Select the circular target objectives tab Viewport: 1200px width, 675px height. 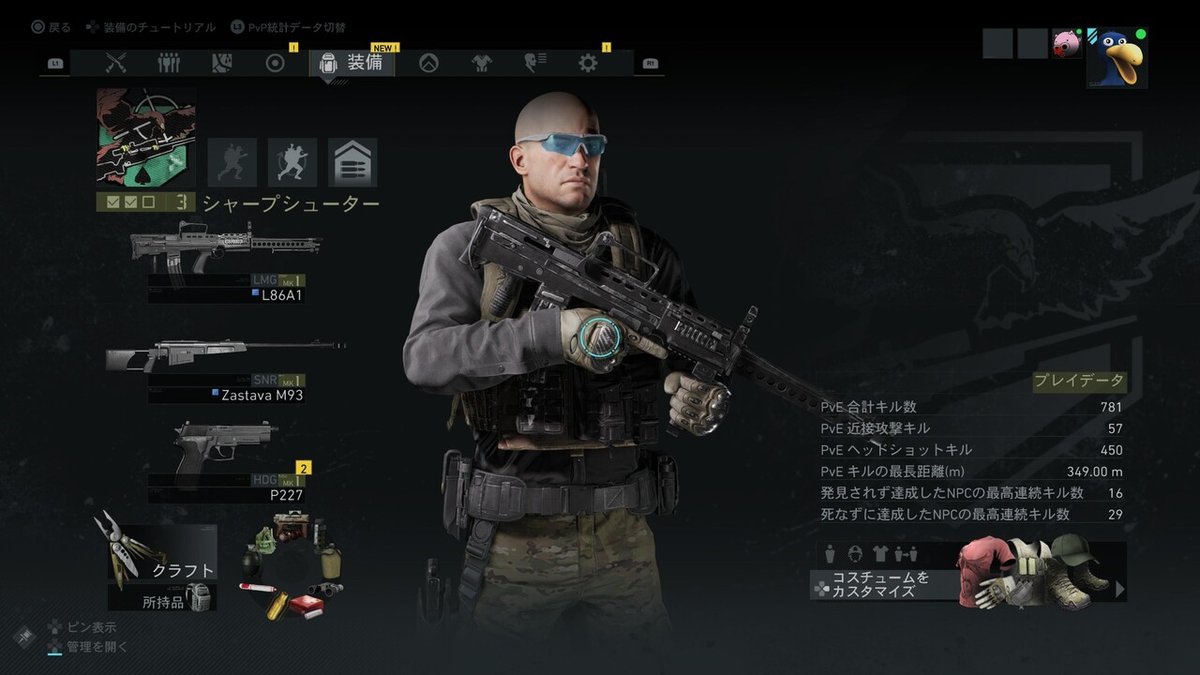pos(275,63)
